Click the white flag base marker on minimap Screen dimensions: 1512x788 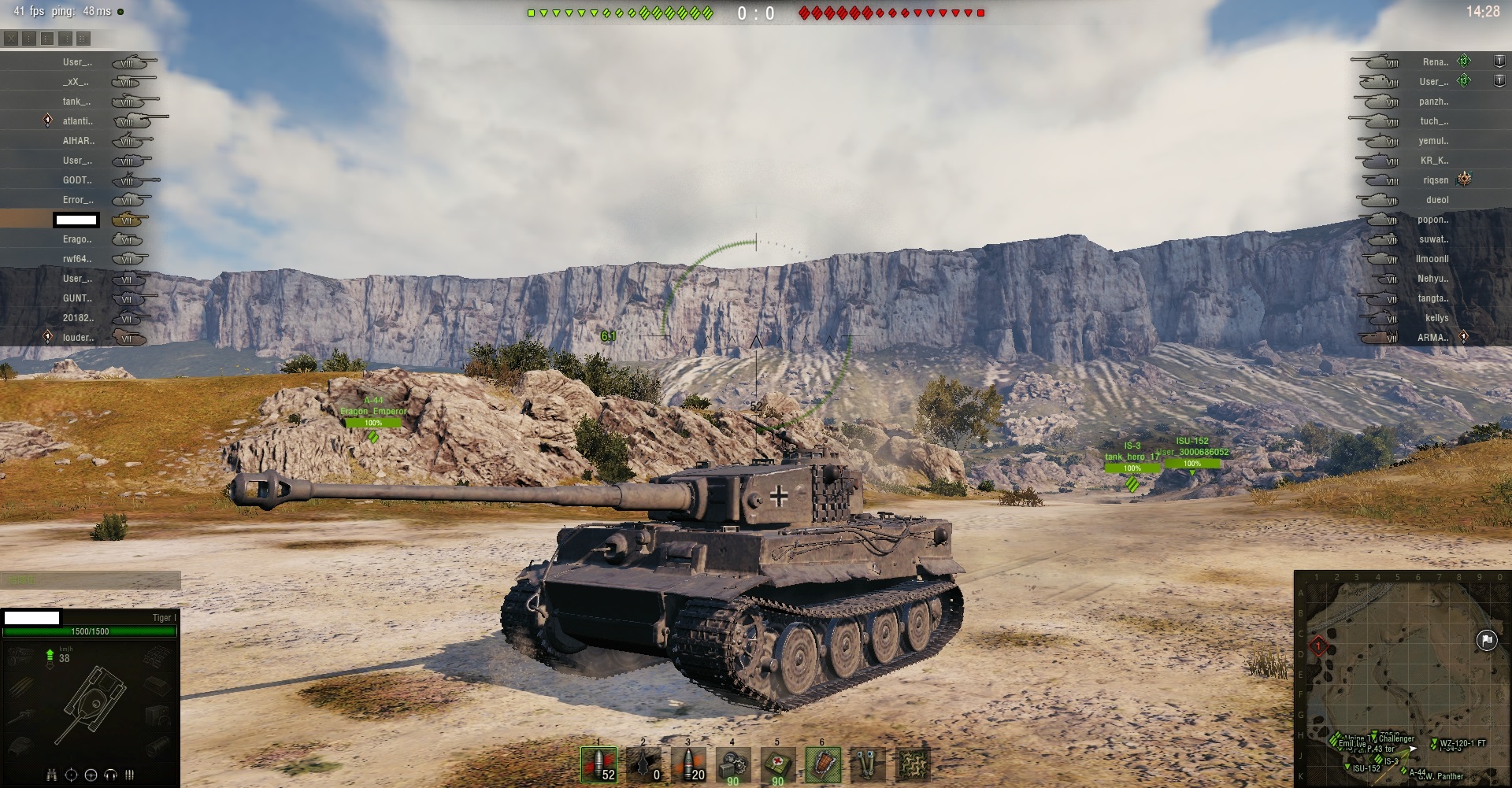click(x=1486, y=640)
